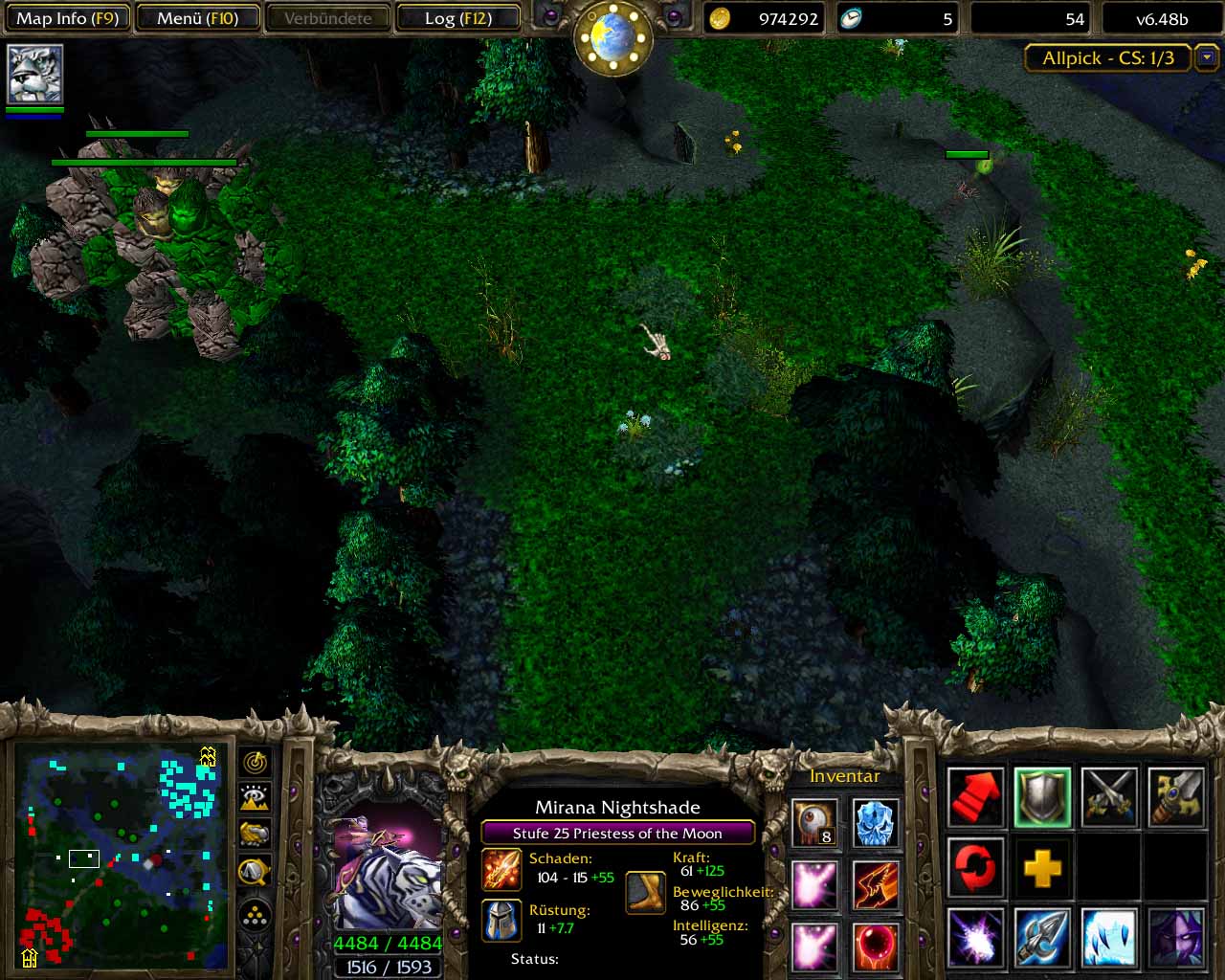Select the hero icon in the top-left corner
The image size is (1225, 980).
[35, 74]
